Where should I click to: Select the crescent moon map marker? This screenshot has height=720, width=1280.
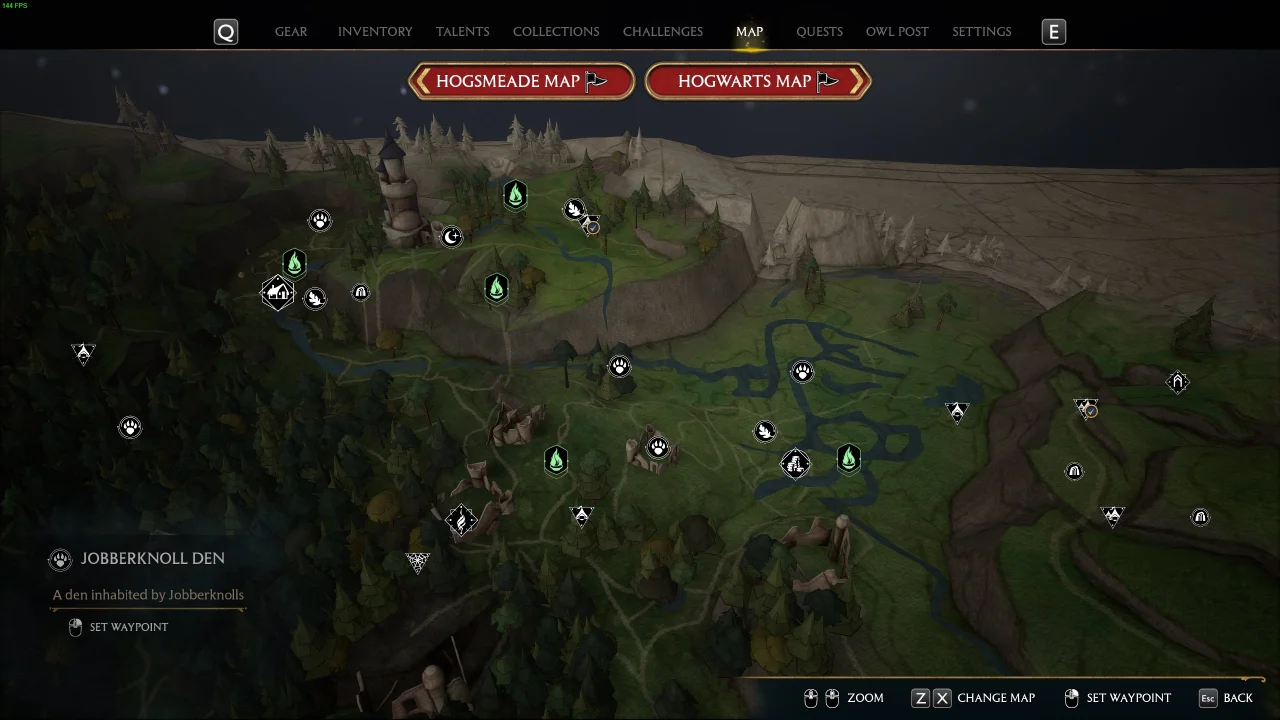[x=452, y=237]
